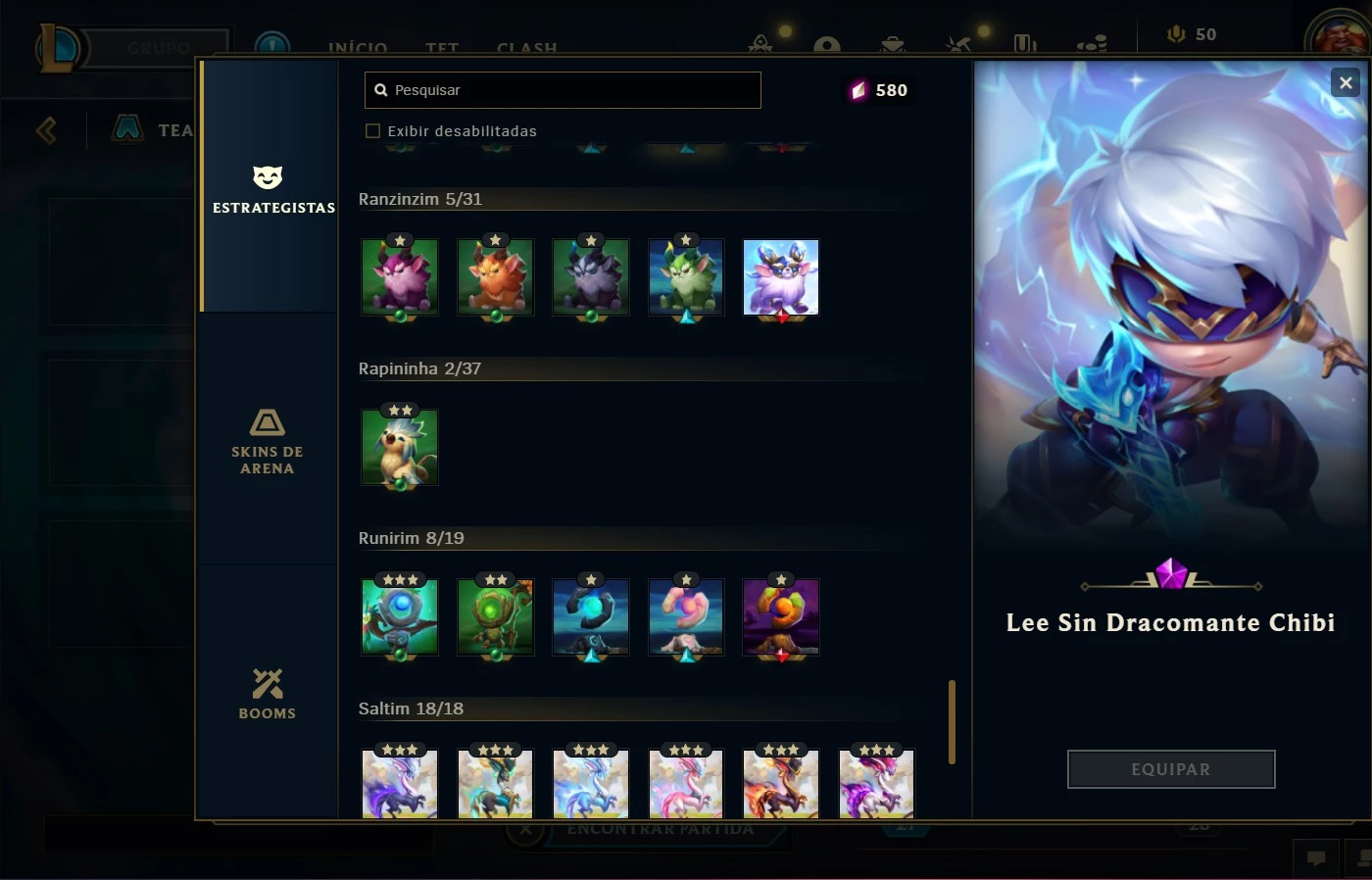Select the Skins de Arena category
The height and width of the screenshot is (880, 1372).
(x=268, y=443)
